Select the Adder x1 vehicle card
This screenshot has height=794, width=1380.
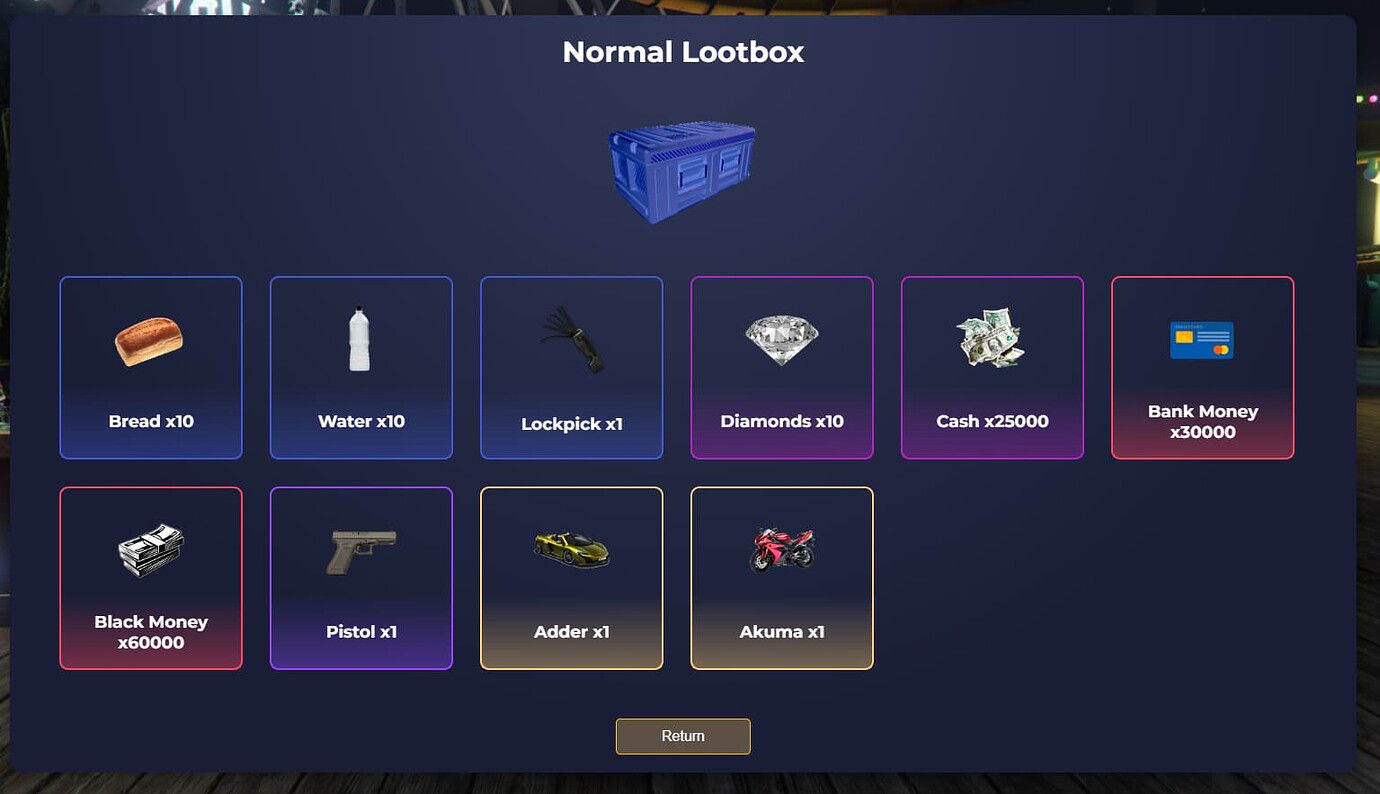[x=571, y=578]
